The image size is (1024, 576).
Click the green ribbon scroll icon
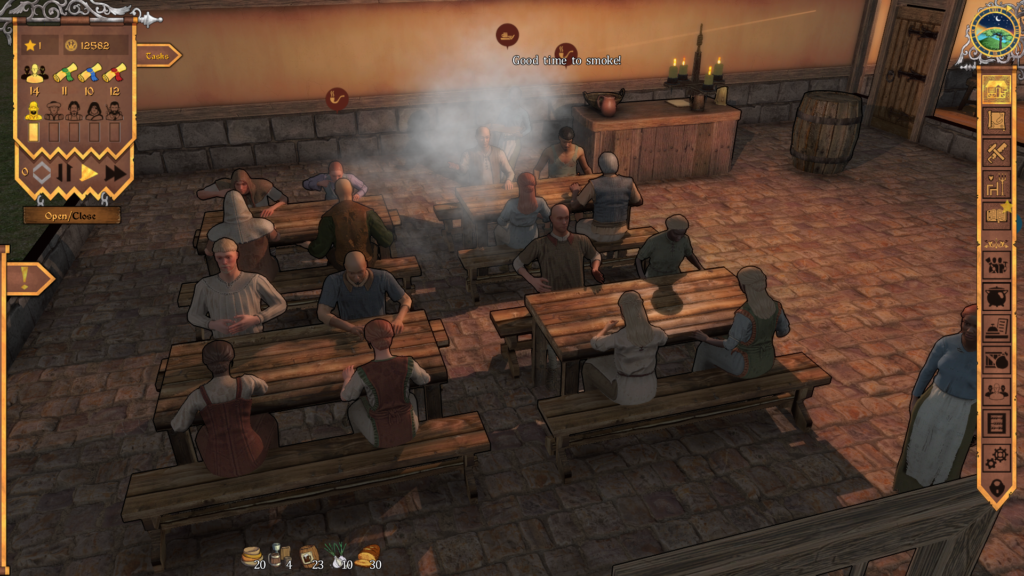(64, 73)
